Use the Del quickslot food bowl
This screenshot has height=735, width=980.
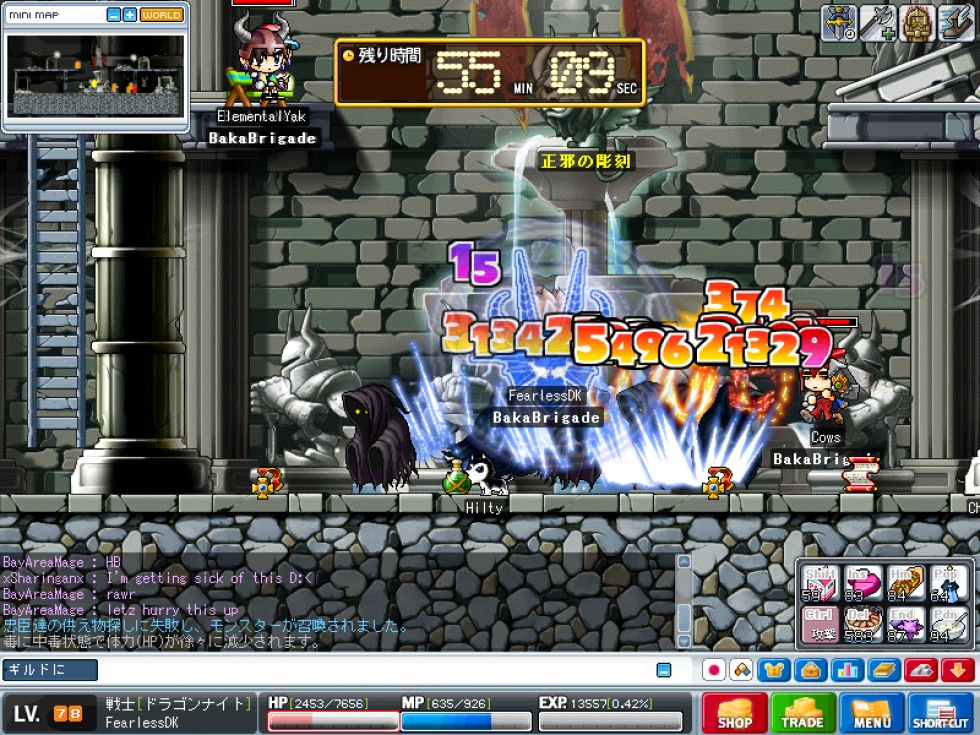click(x=862, y=626)
